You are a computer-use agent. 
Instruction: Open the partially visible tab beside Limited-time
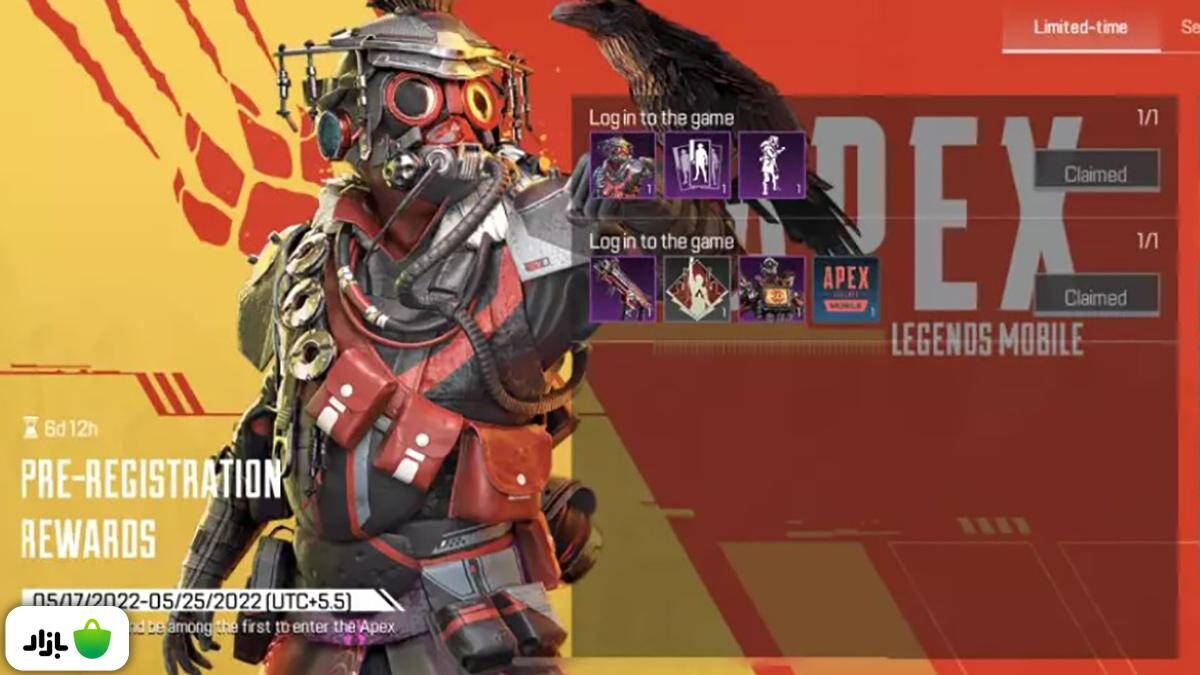tap(1189, 27)
